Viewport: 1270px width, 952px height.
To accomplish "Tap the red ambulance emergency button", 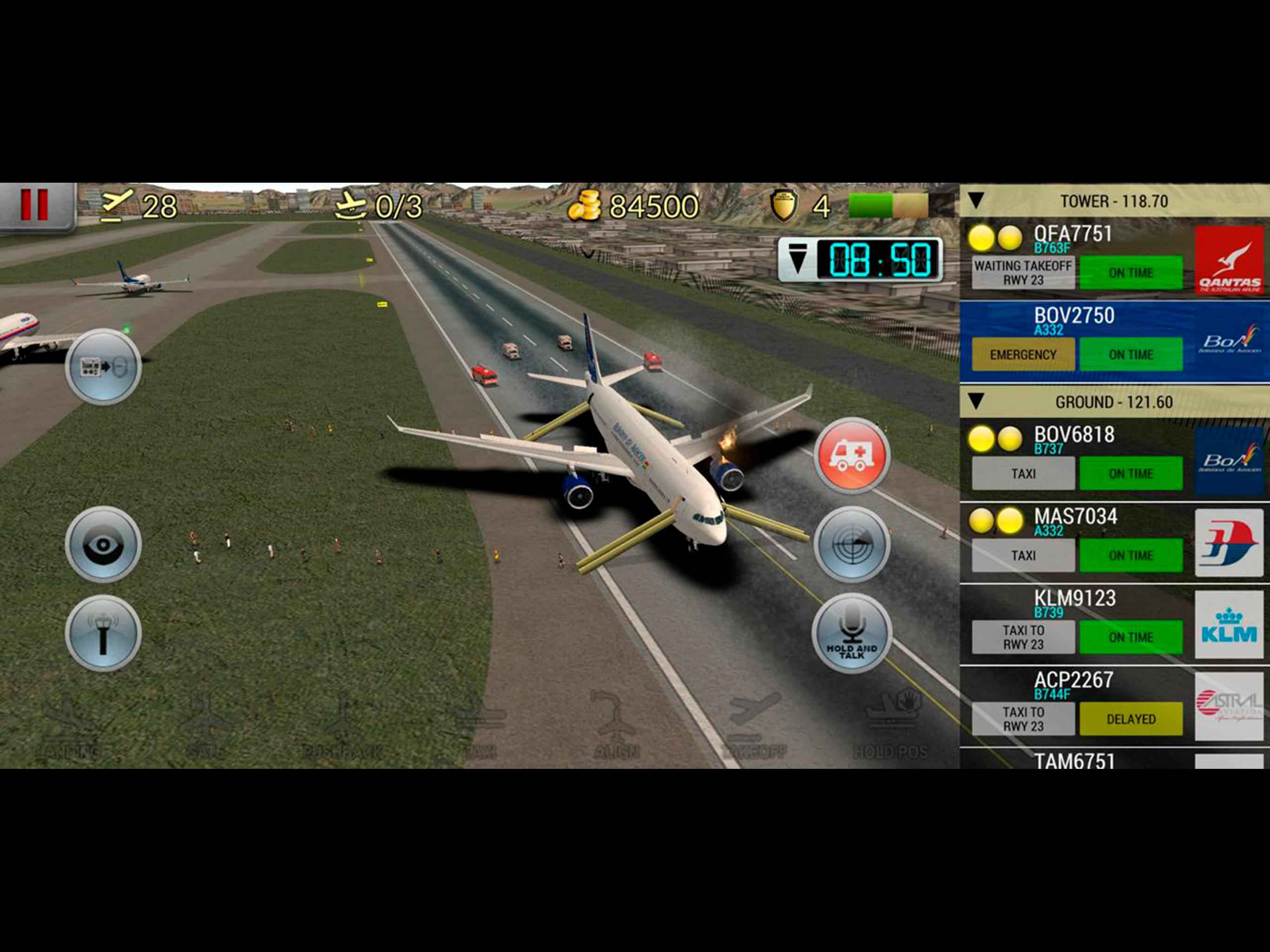I will click(x=852, y=455).
